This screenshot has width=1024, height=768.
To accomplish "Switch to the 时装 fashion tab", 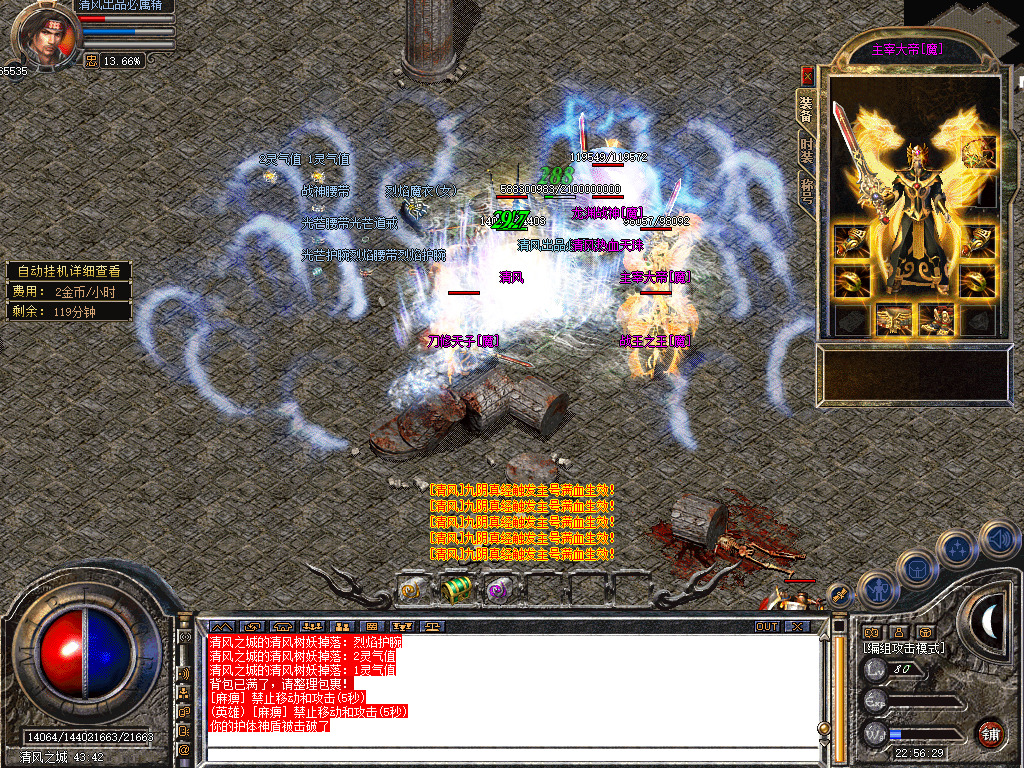I will pyautogui.click(x=807, y=146).
